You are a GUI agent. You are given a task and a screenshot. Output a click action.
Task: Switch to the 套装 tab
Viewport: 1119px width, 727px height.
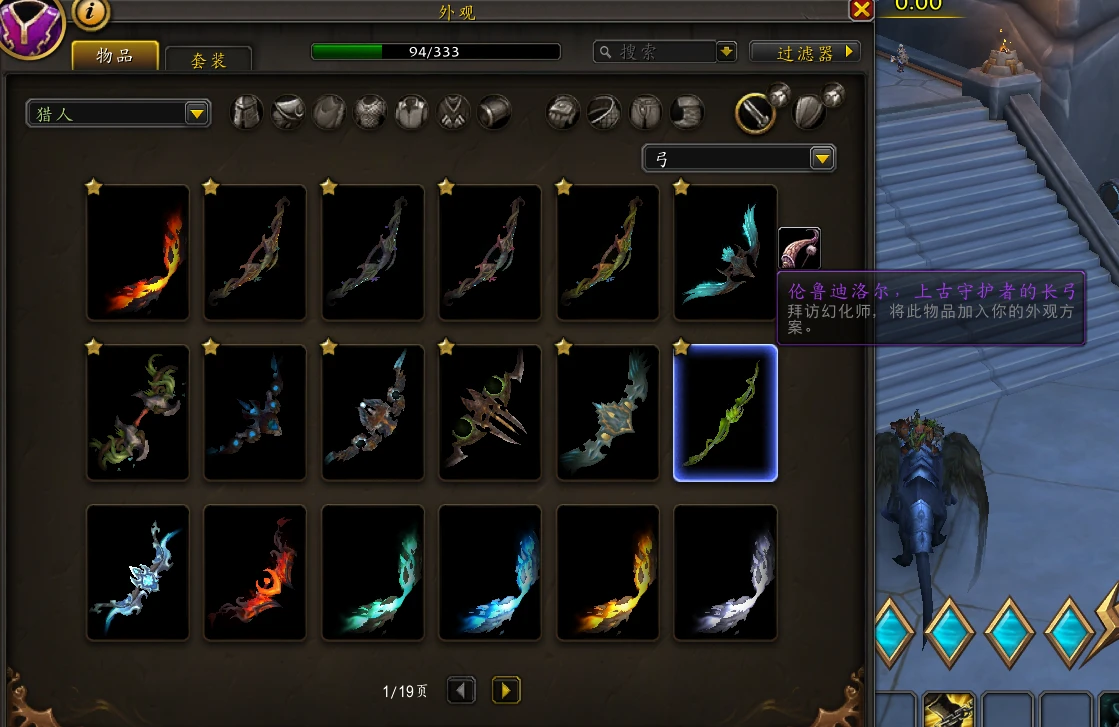pyautogui.click(x=209, y=59)
